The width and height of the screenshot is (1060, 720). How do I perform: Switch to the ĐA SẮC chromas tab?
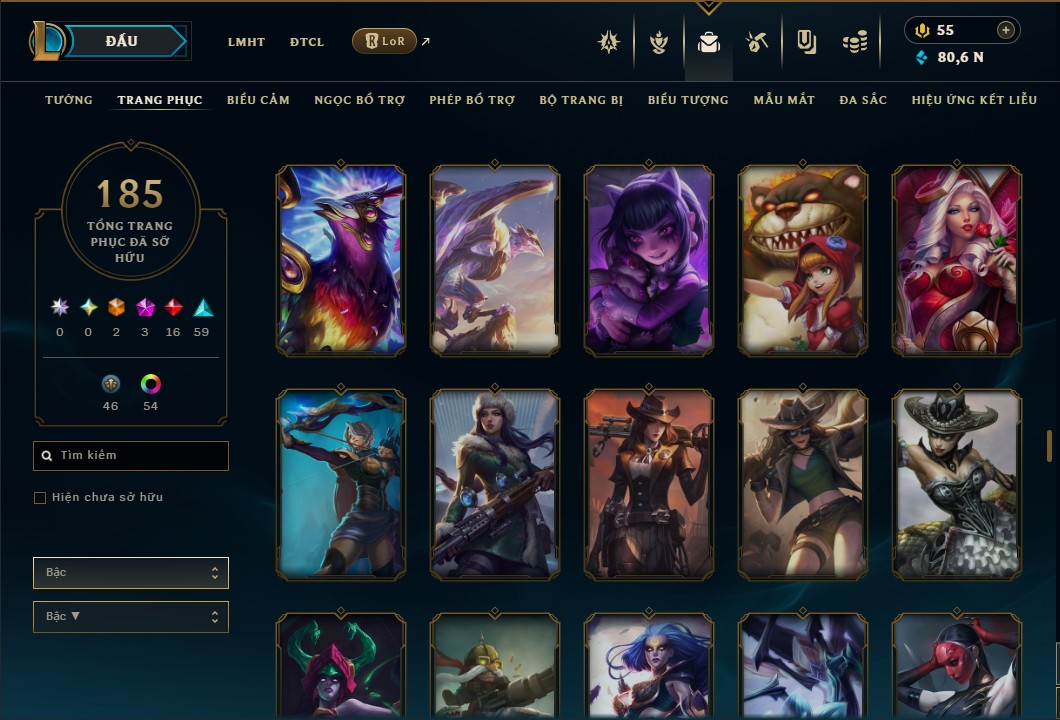tap(863, 100)
